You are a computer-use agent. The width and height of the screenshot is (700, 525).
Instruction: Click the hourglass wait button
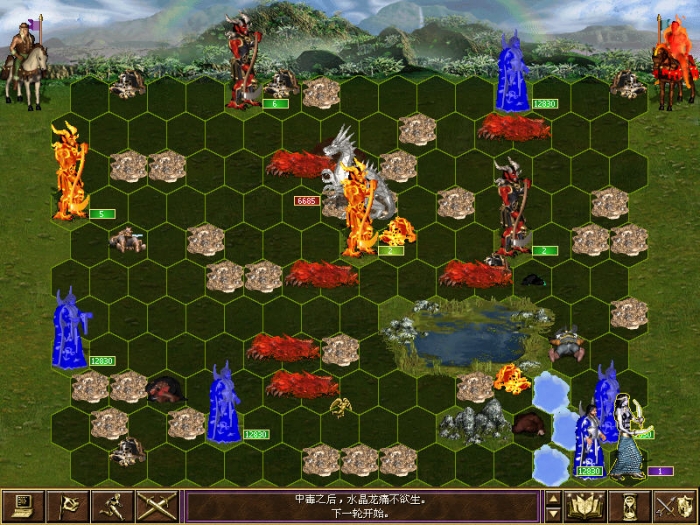[x=631, y=506]
